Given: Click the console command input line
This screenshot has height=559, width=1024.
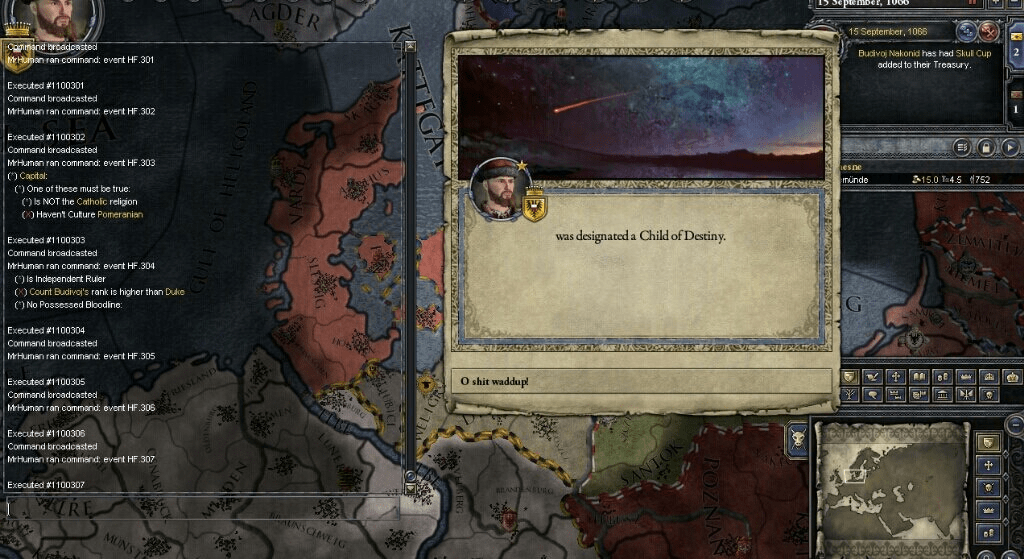Looking at the screenshot, I should pyautogui.click(x=200, y=508).
